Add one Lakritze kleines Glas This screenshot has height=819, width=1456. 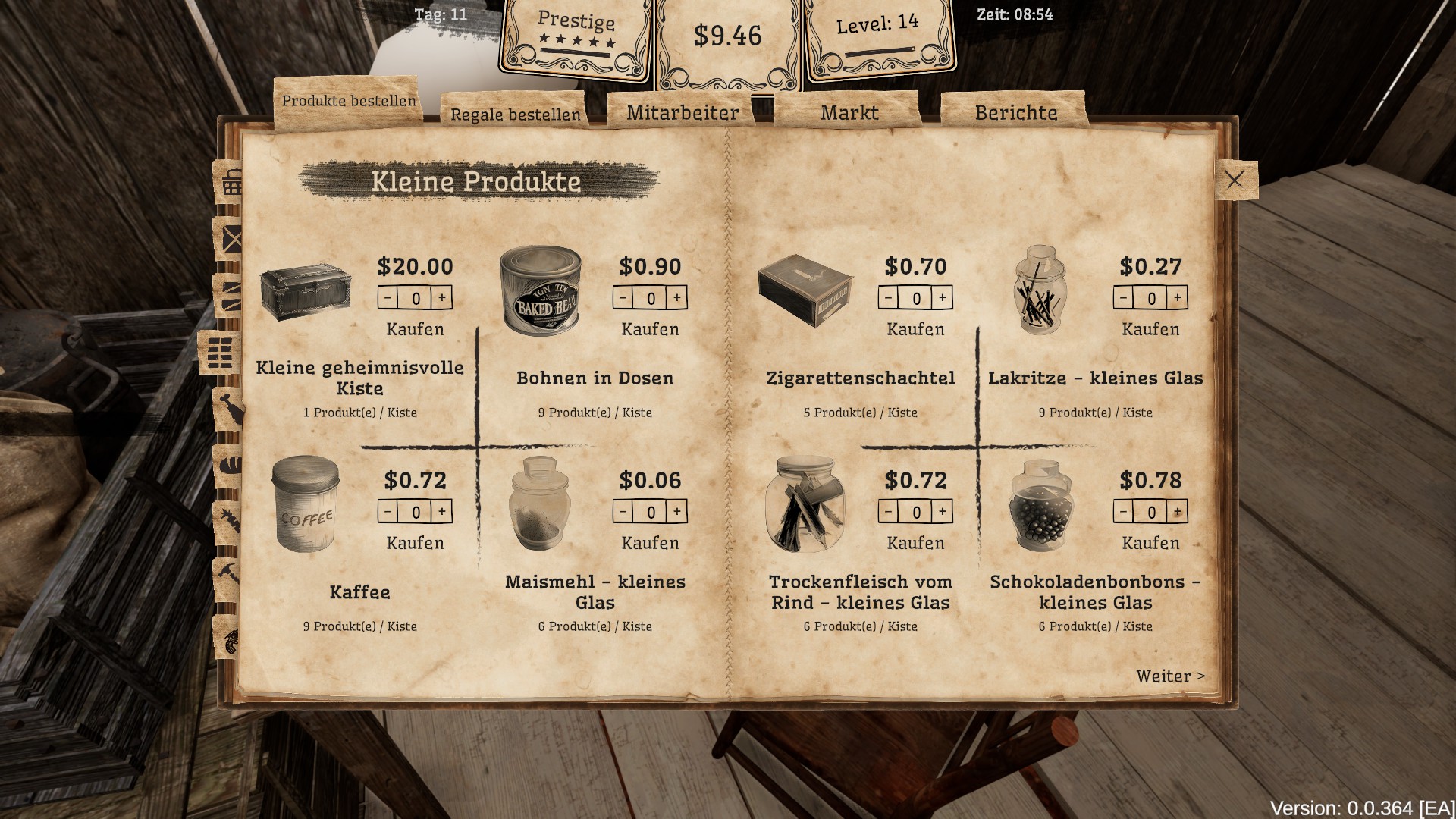click(1177, 298)
